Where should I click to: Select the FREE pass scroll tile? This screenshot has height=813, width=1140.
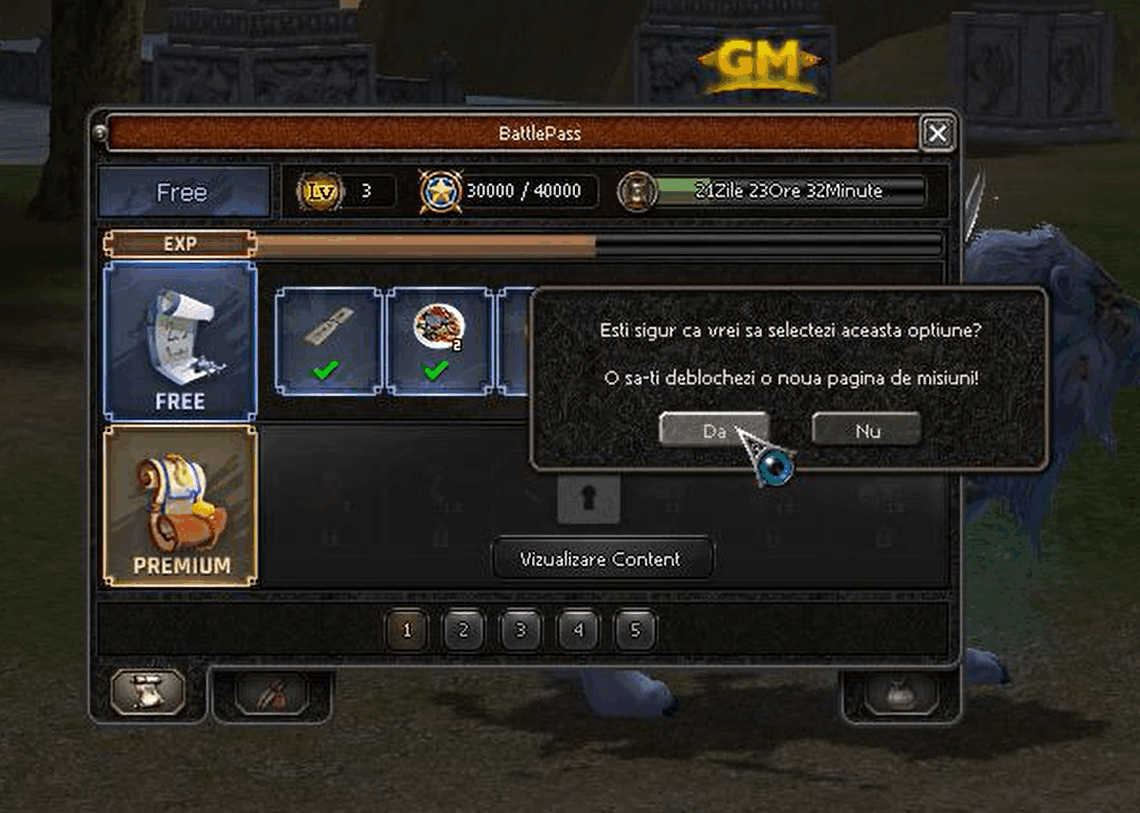point(181,342)
